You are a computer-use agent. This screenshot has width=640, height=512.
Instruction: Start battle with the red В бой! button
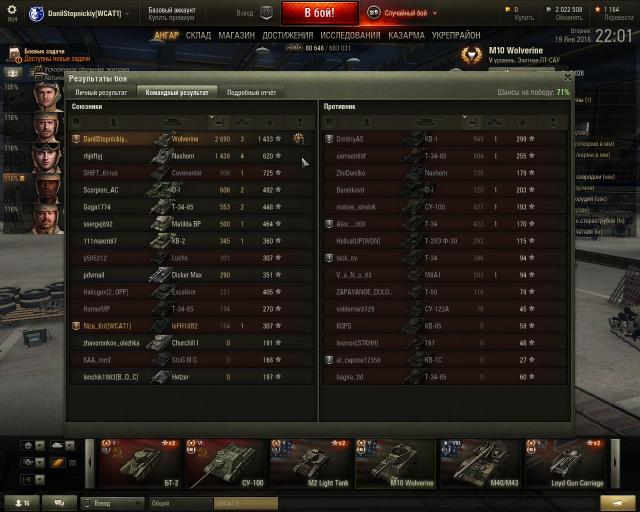[x=318, y=13]
